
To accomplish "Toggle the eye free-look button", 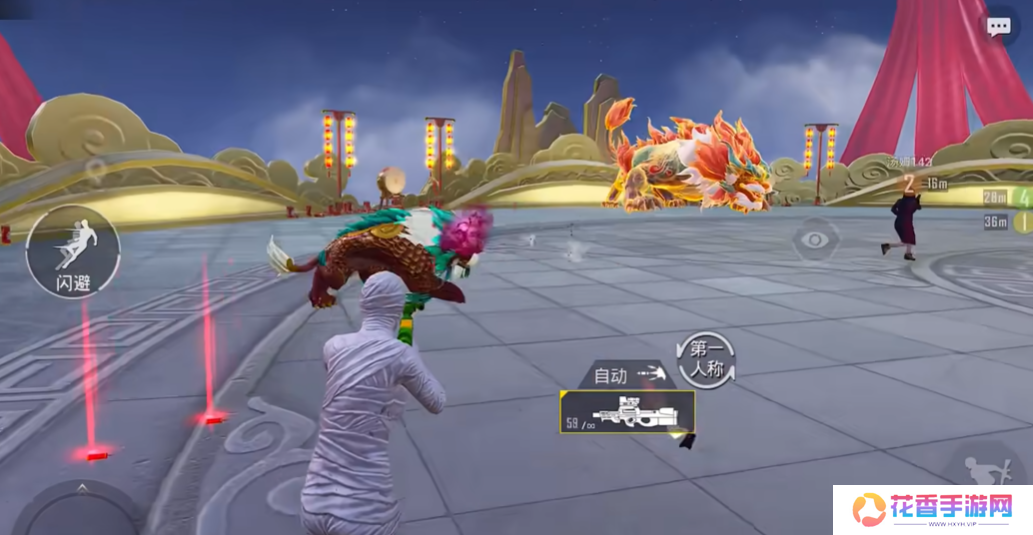I will tap(816, 239).
